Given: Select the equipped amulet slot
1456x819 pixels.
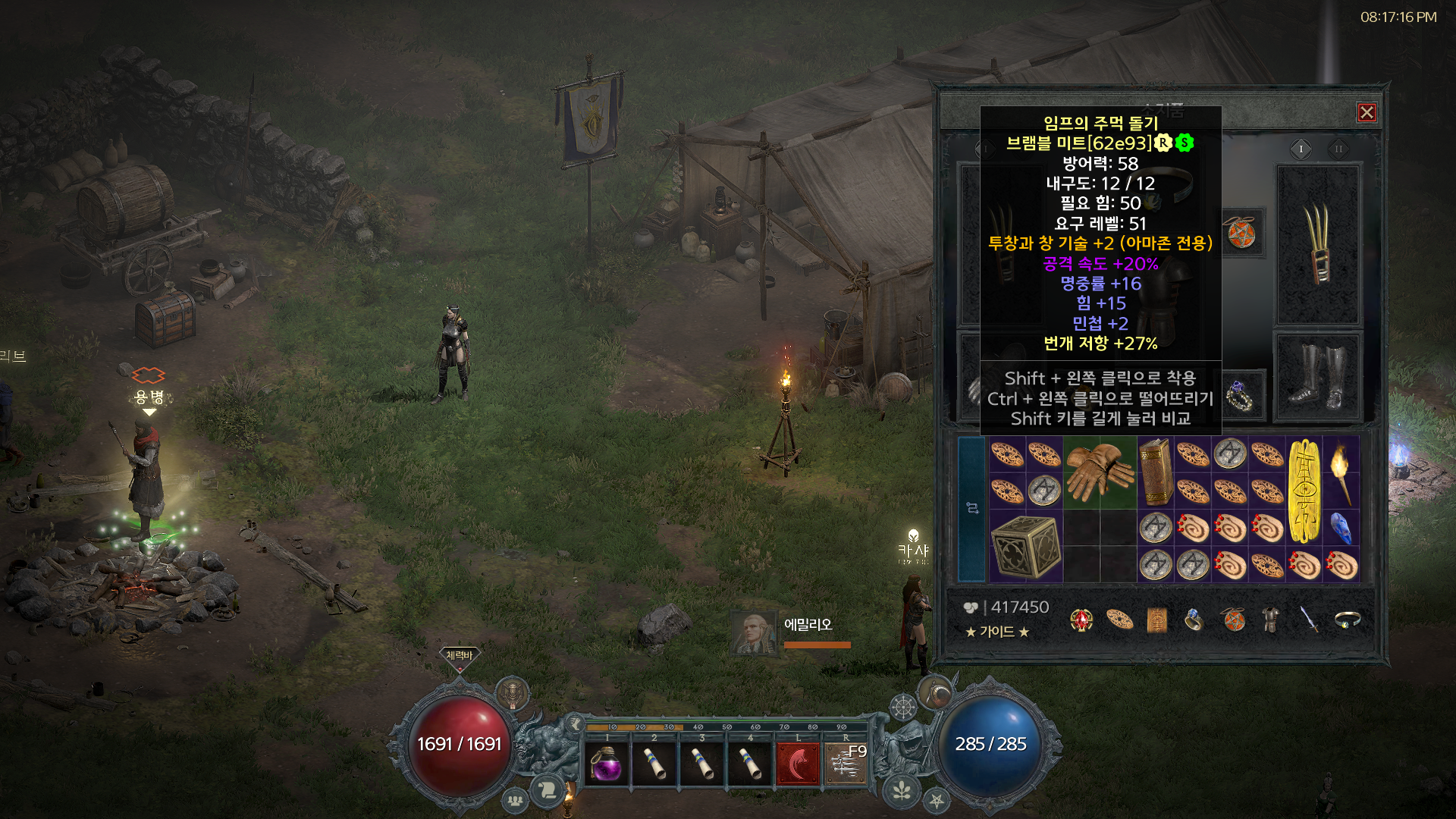Looking at the screenshot, I should click(x=1241, y=233).
